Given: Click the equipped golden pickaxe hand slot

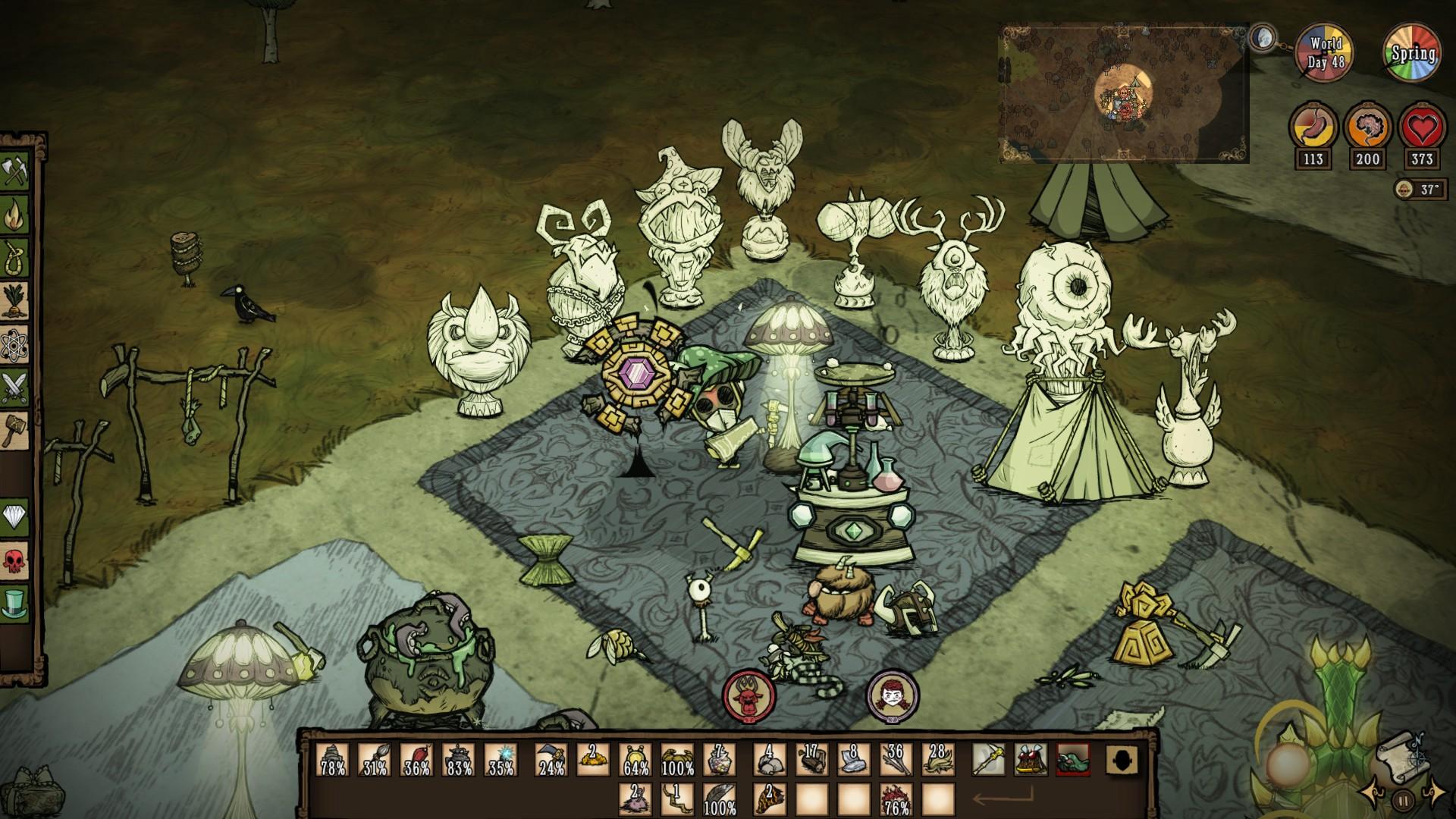Looking at the screenshot, I should coord(989,758).
